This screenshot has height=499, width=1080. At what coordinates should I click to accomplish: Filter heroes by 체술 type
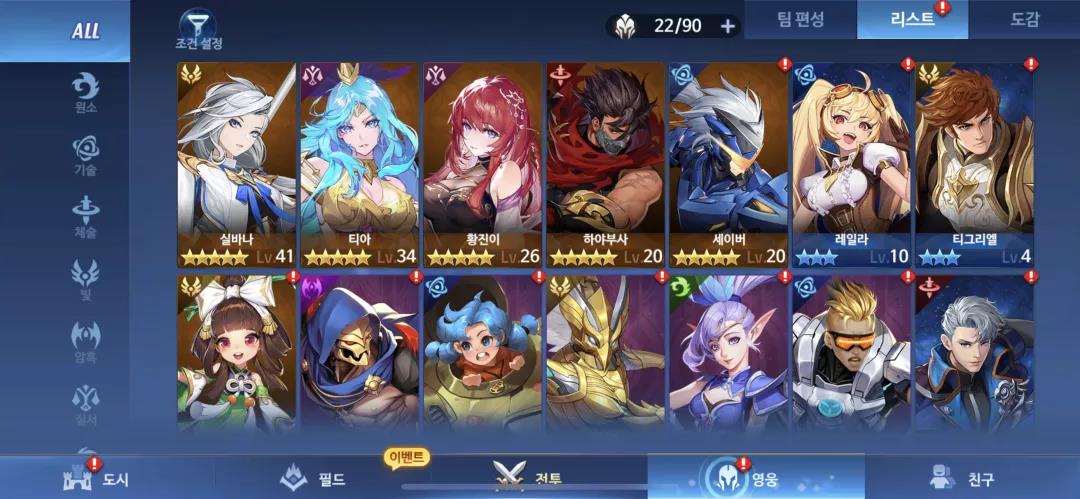pos(85,217)
